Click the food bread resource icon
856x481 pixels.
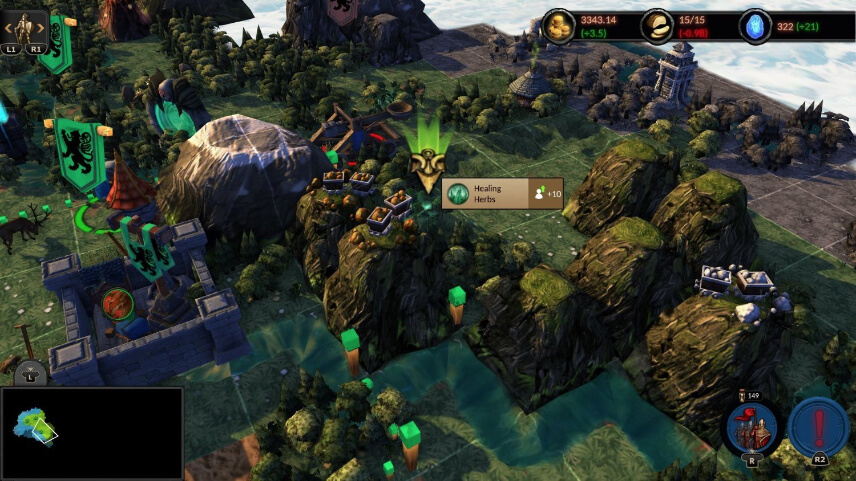(x=657, y=26)
